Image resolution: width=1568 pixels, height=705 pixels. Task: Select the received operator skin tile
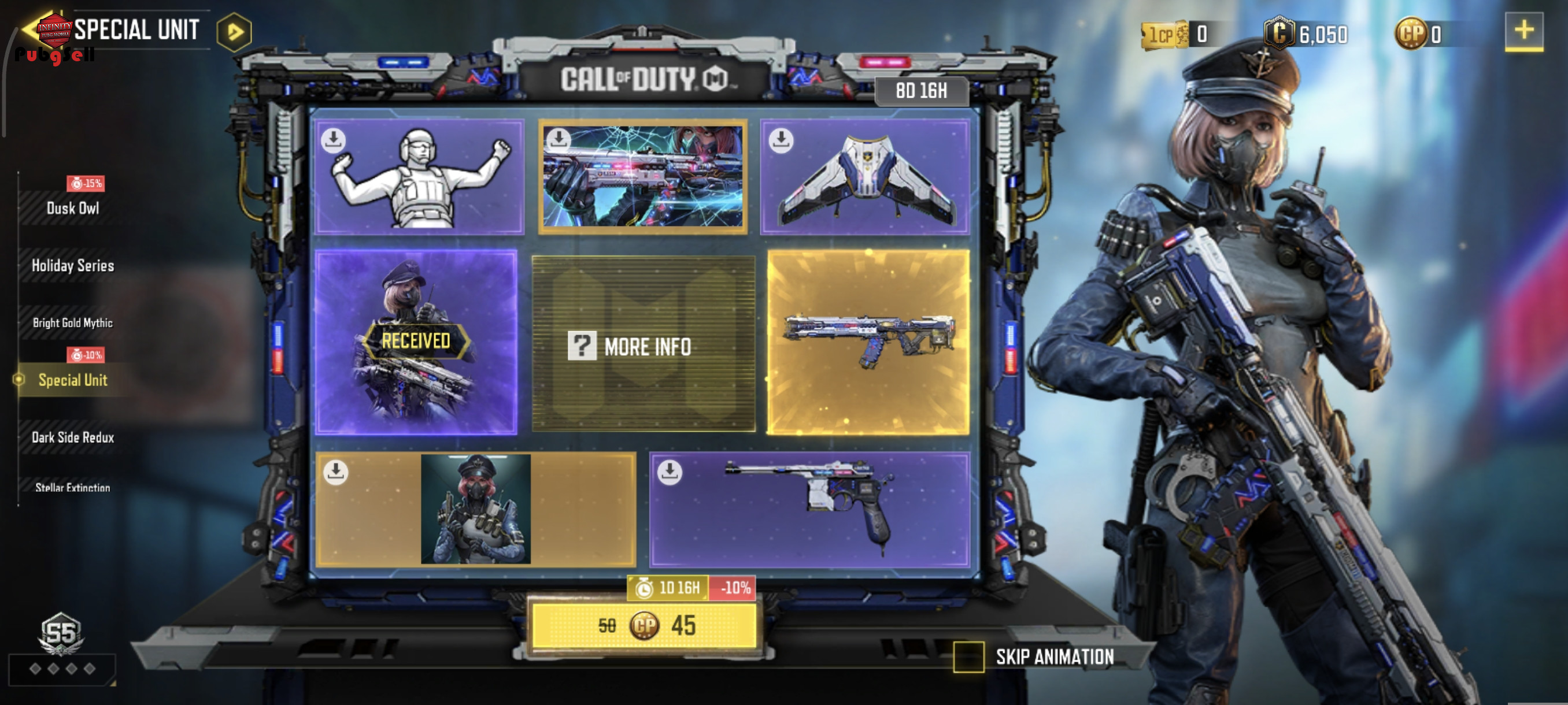416,342
